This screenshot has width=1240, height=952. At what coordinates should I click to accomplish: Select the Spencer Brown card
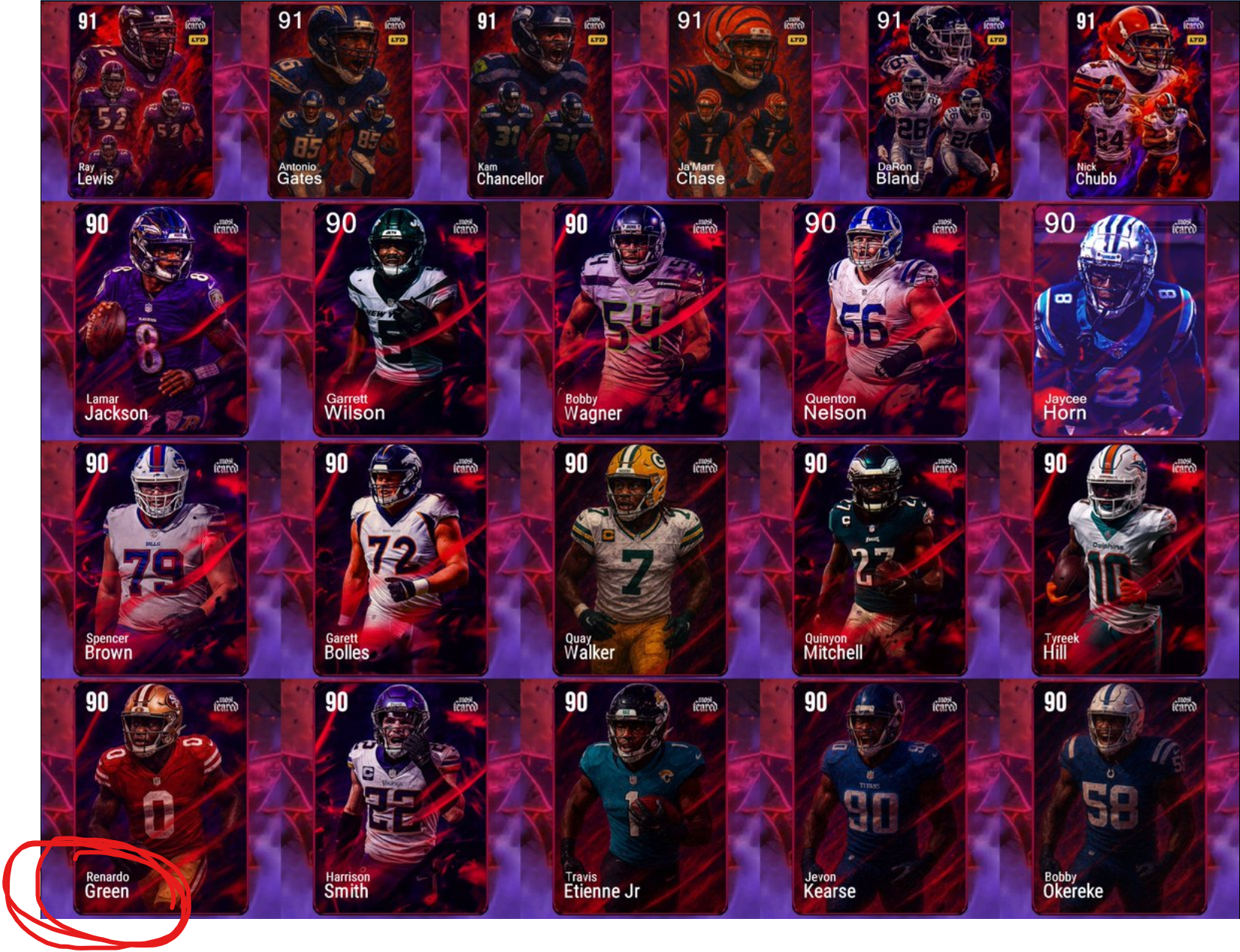pos(161,559)
